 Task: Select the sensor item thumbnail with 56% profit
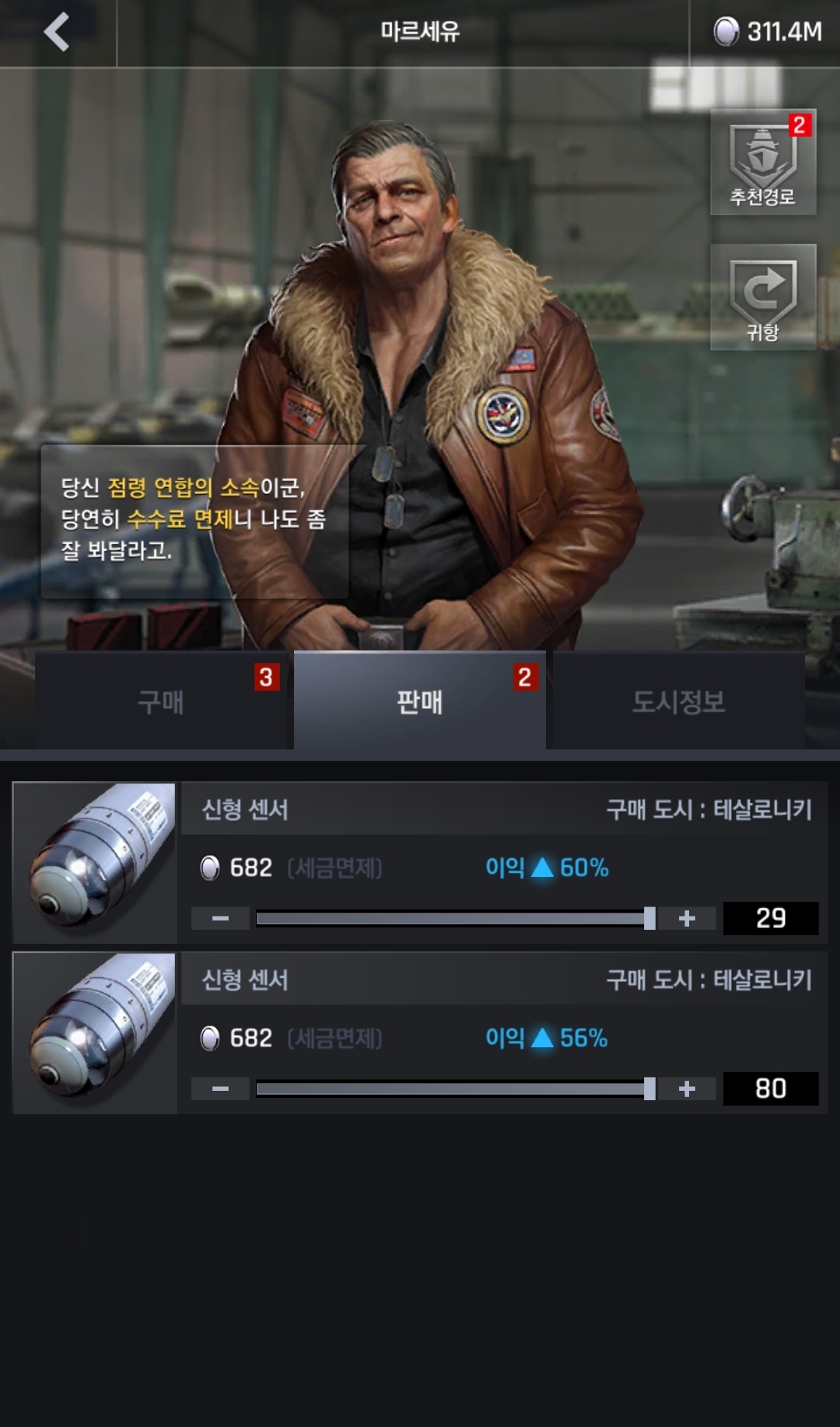coord(96,1033)
